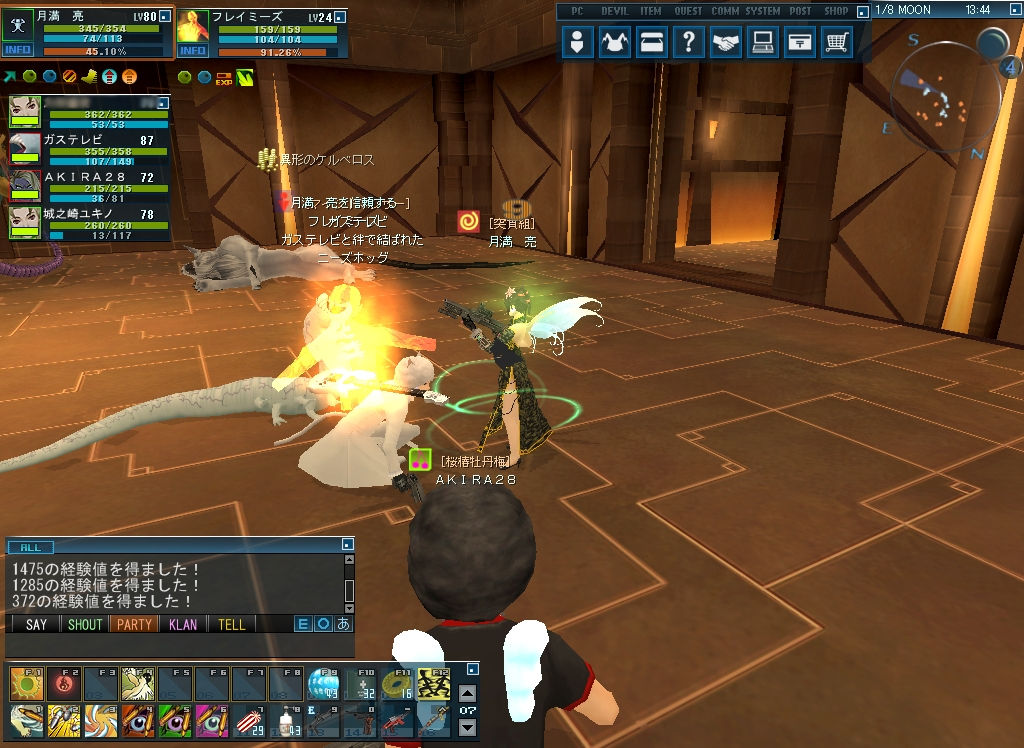Image resolution: width=1024 pixels, height=748 pixels.
Task: Switch hotbar page with the down arrow
Action: 467,727
